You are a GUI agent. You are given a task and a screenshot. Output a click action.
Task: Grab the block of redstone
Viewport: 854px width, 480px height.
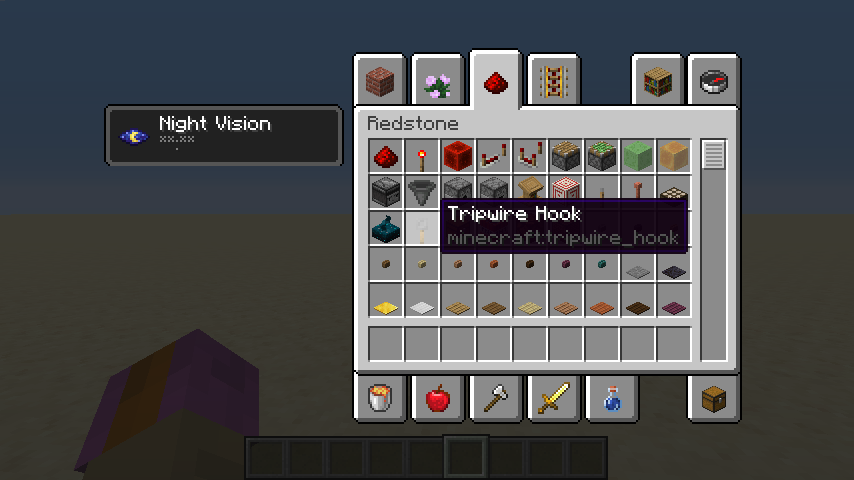(458, 156)
